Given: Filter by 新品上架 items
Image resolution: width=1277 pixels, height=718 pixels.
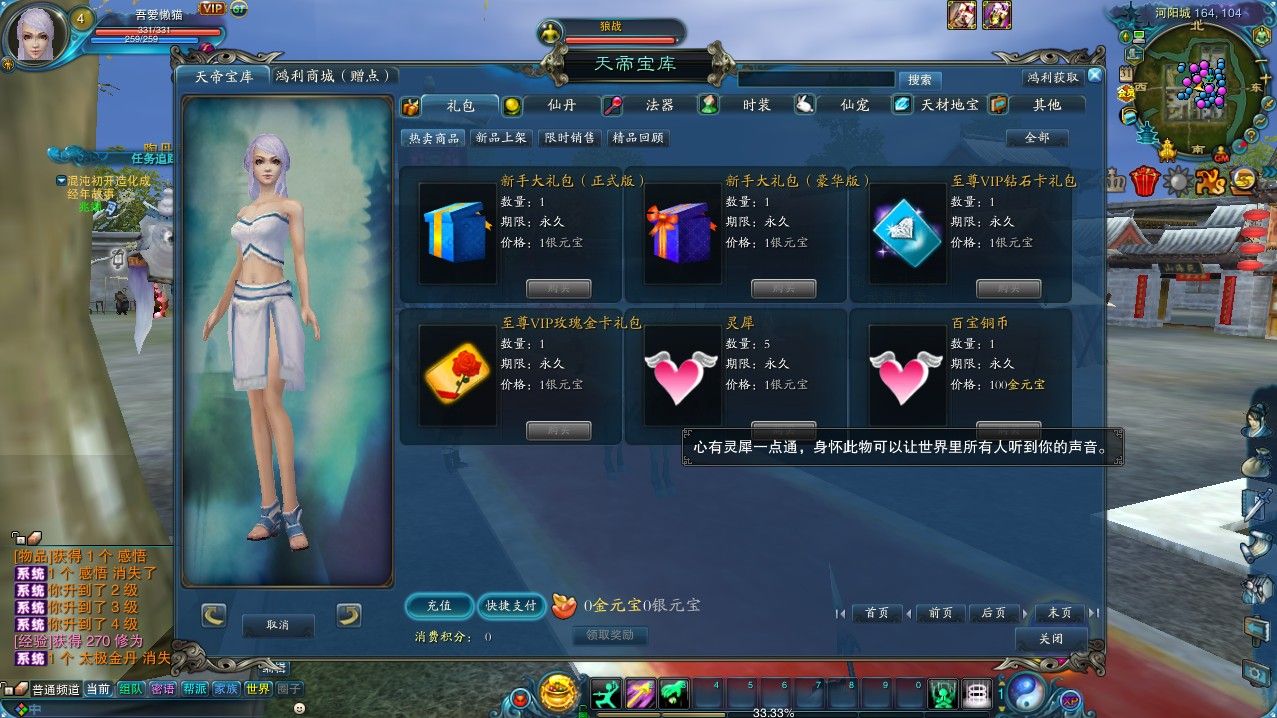Looking at the screenshot, I should [502, 138].
